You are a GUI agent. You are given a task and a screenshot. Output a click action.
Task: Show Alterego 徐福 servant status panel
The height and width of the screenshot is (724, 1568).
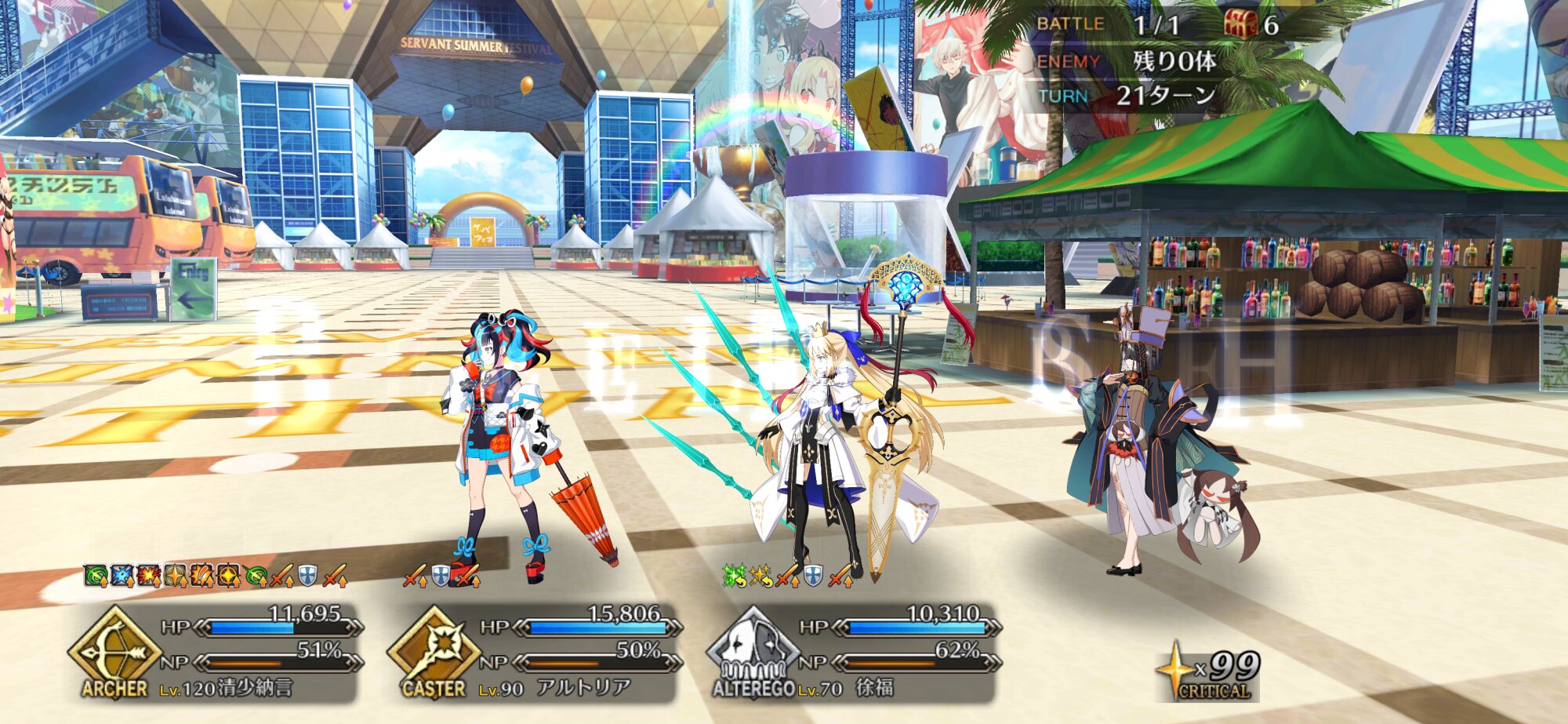click(x=853, y=653)
